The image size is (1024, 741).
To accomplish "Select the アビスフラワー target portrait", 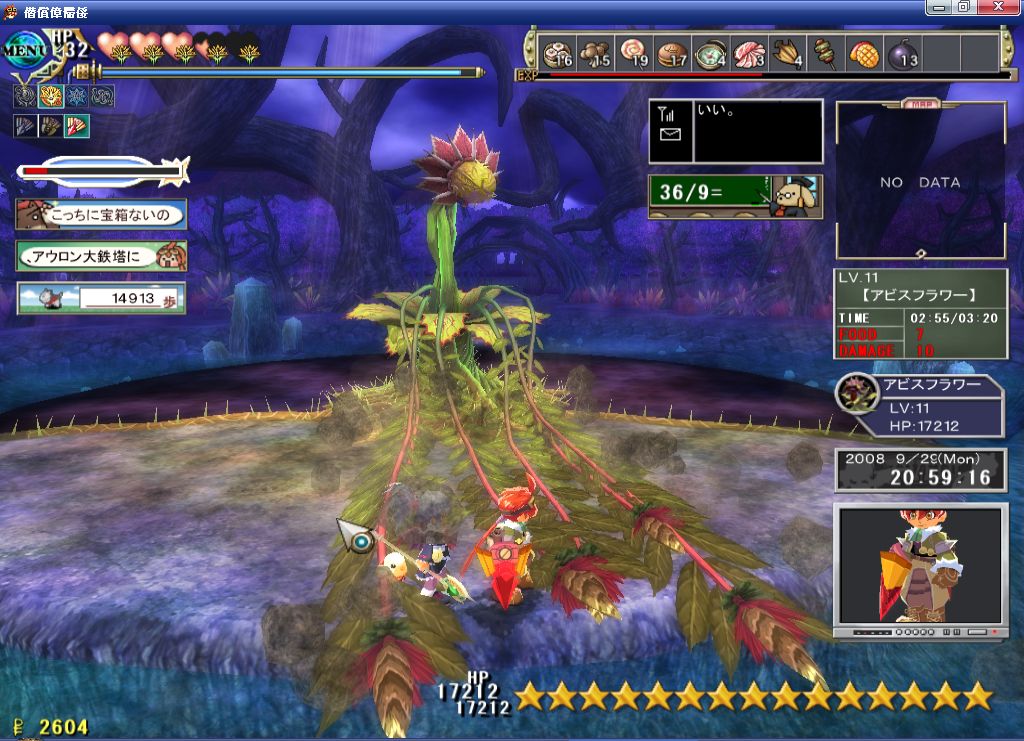I will (x=855, y=394).
